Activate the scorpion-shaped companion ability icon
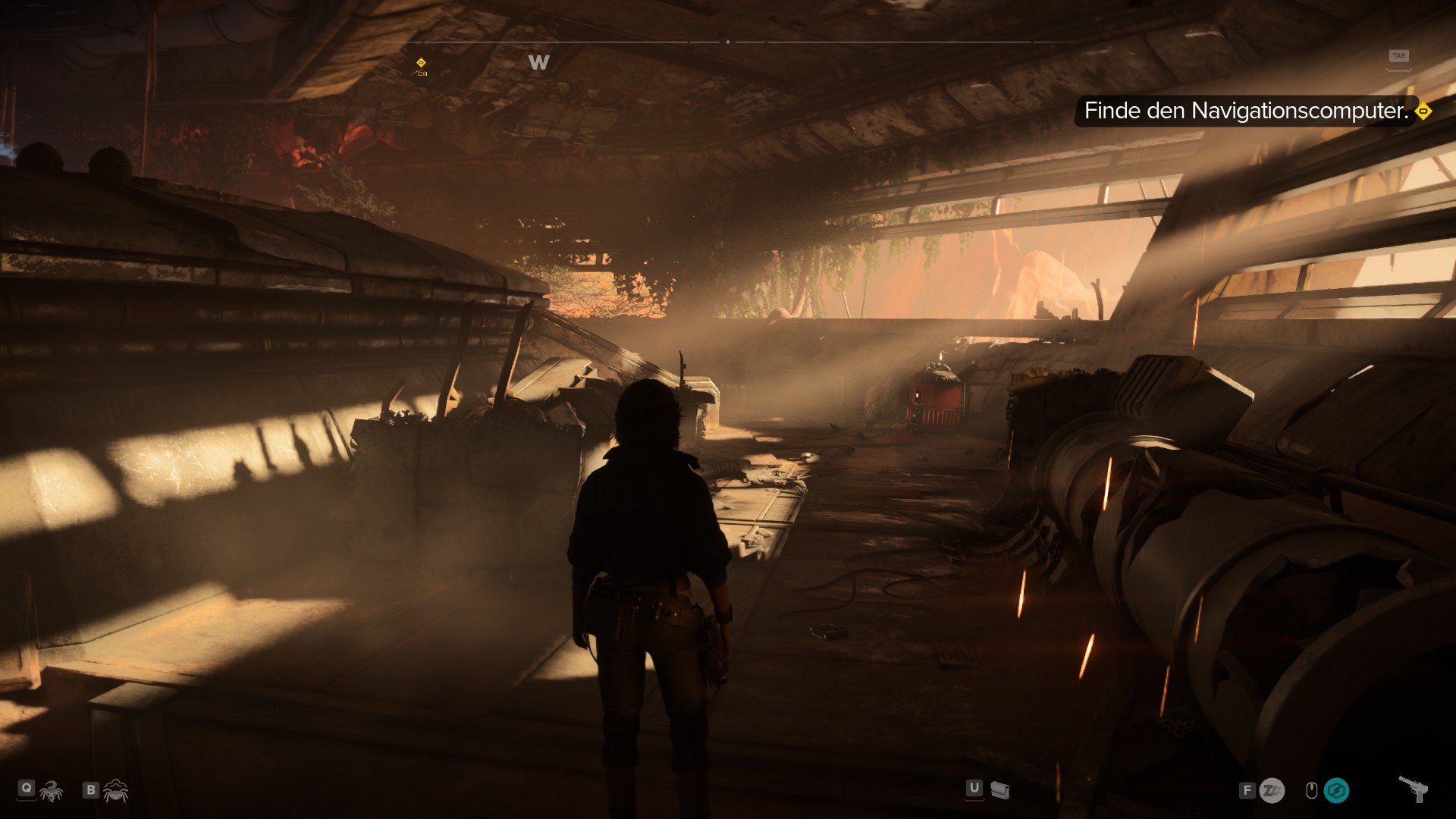 (51, 792)
